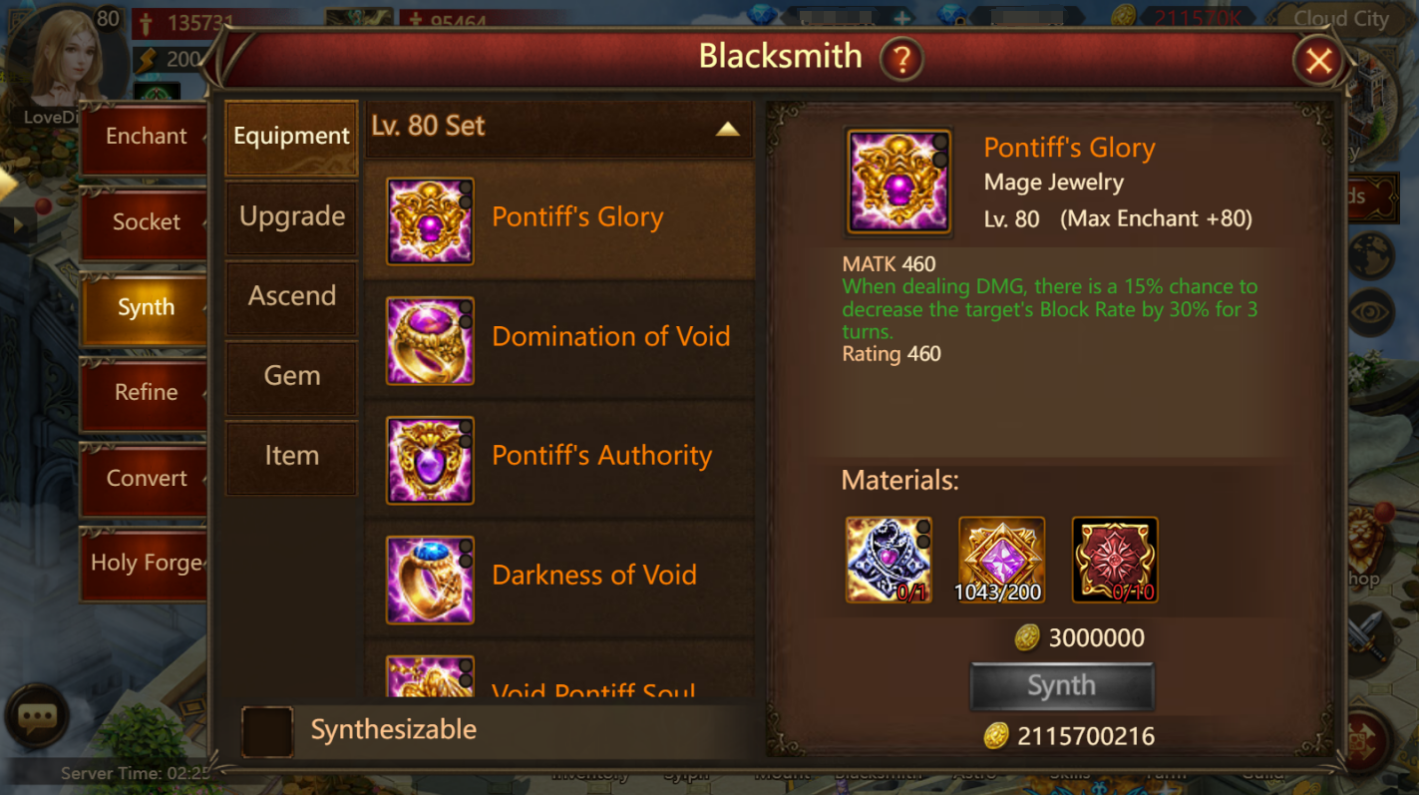The image size is (1419, 795).
Task: Select the Item category
Action: pos(291,456)
